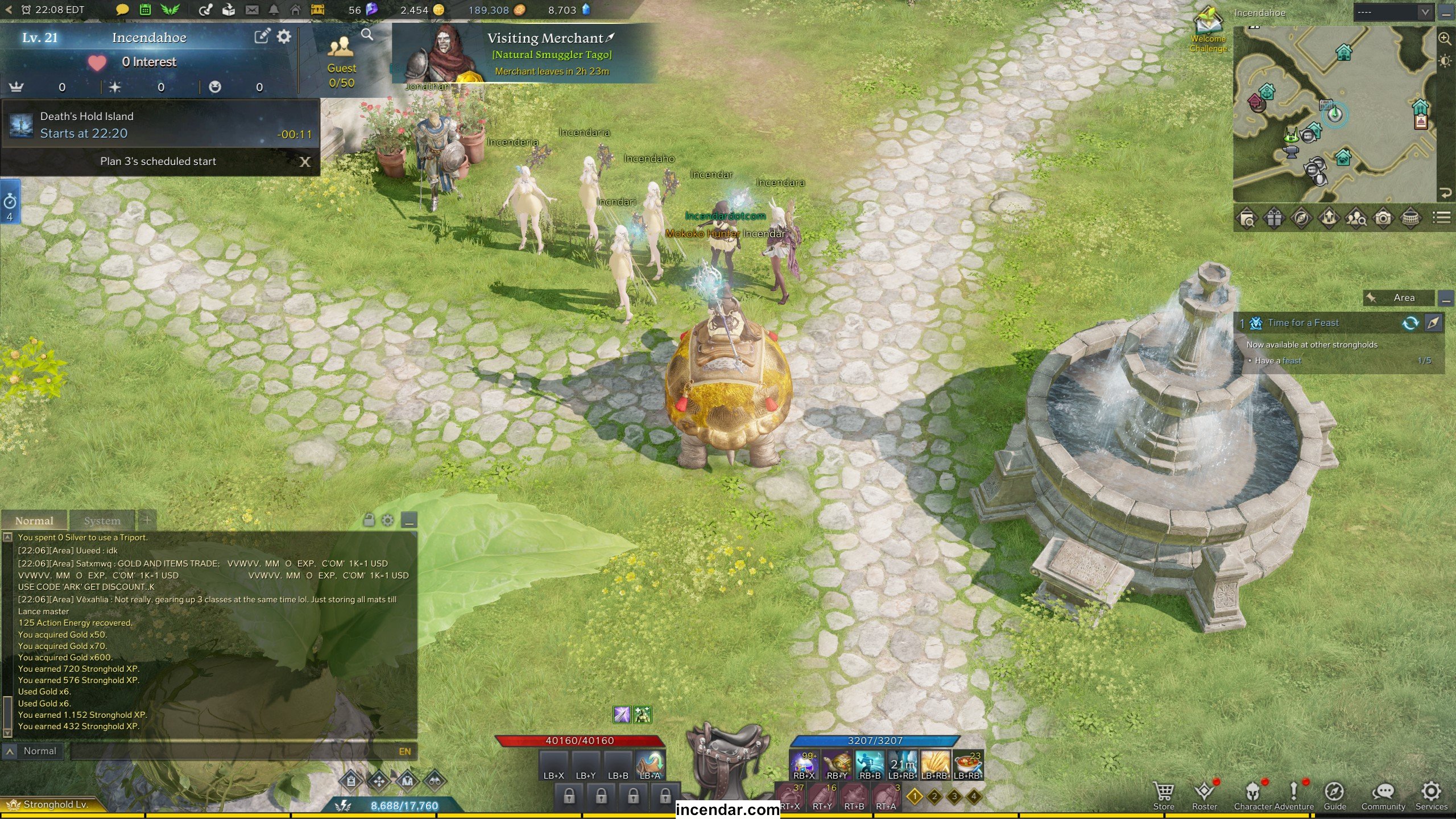Use the stew bowl food item slot
This screenshot has width=1456, height=819.
point(967,764)
